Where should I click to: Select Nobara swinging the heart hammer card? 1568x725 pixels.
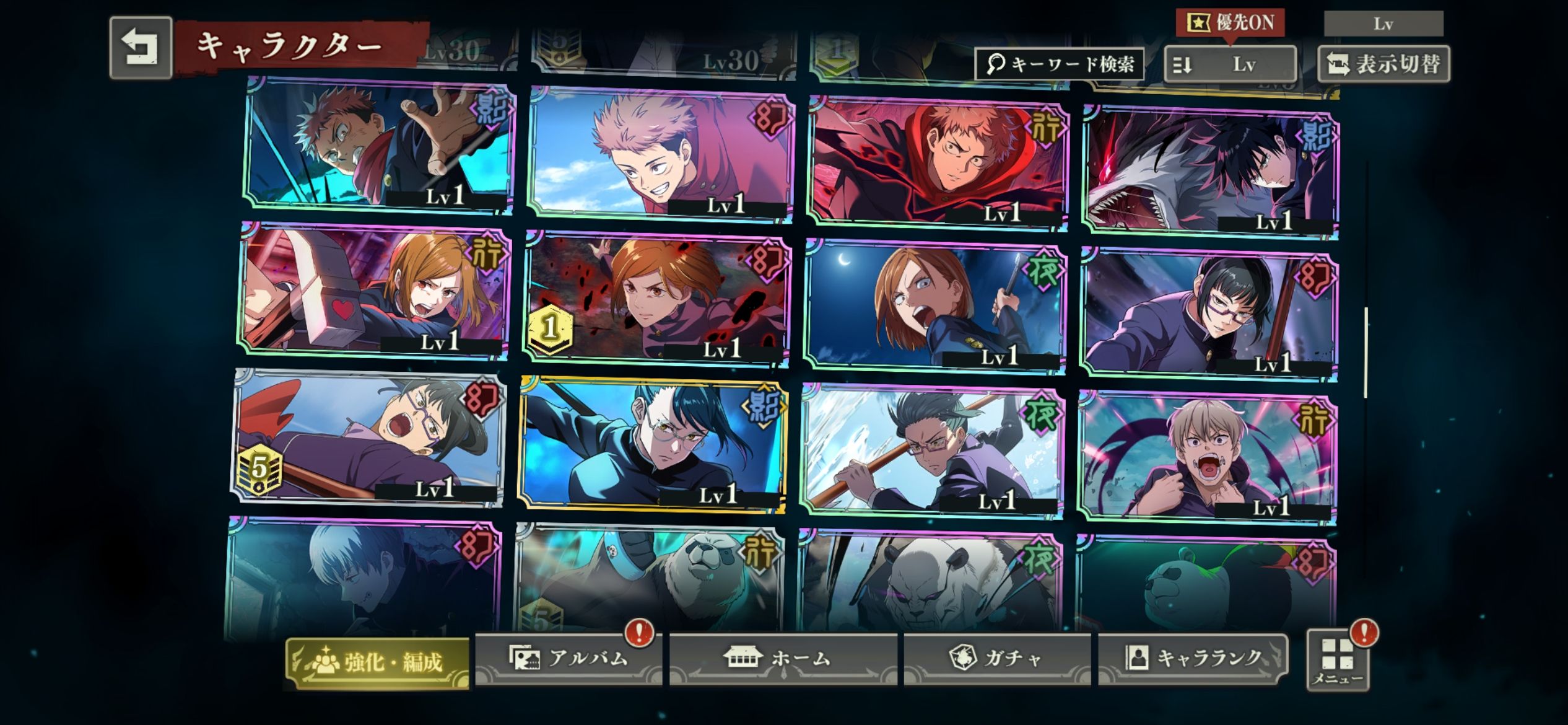point(374,292)
